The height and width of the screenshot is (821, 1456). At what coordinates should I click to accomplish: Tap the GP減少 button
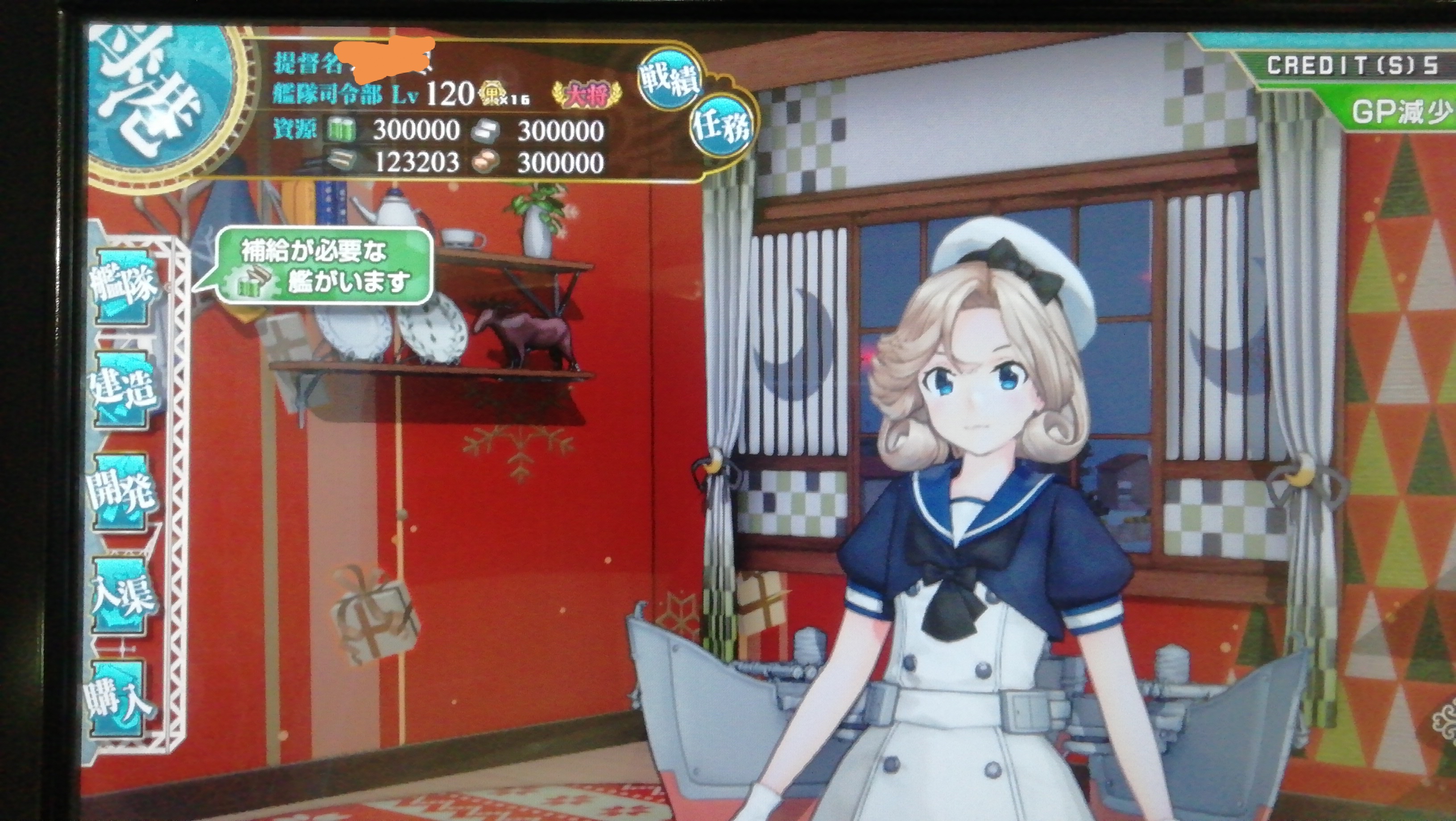tap(1401, 113)
